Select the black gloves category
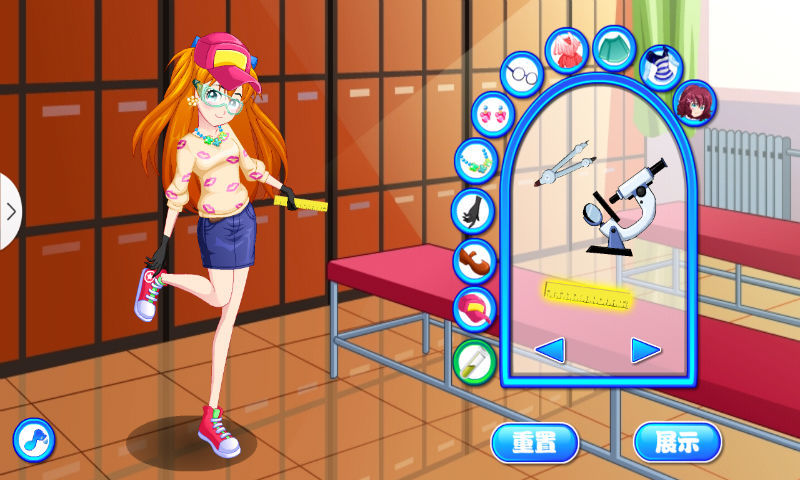 tap(472, 210)
